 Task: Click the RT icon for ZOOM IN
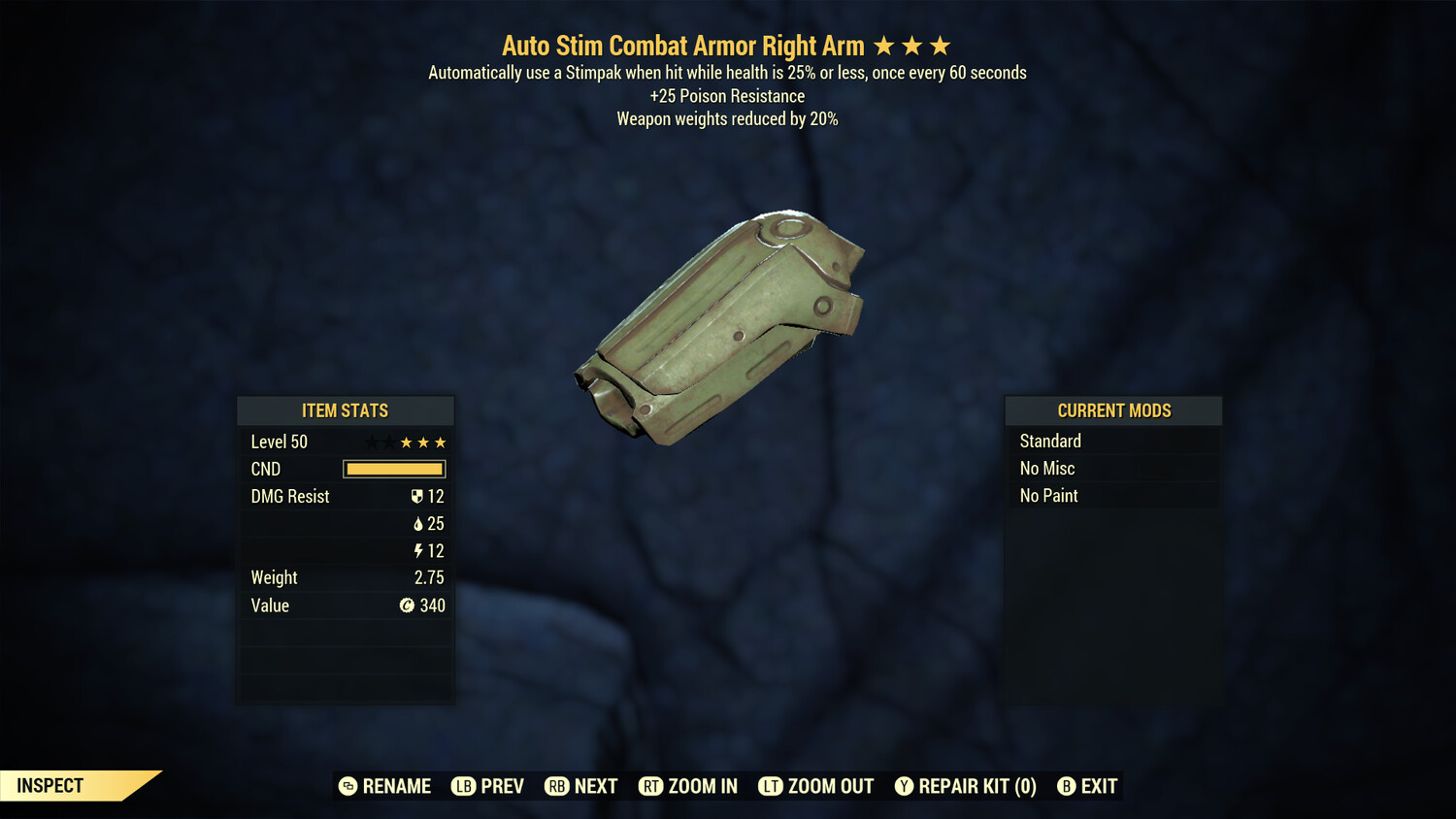[x=651, y=786]
